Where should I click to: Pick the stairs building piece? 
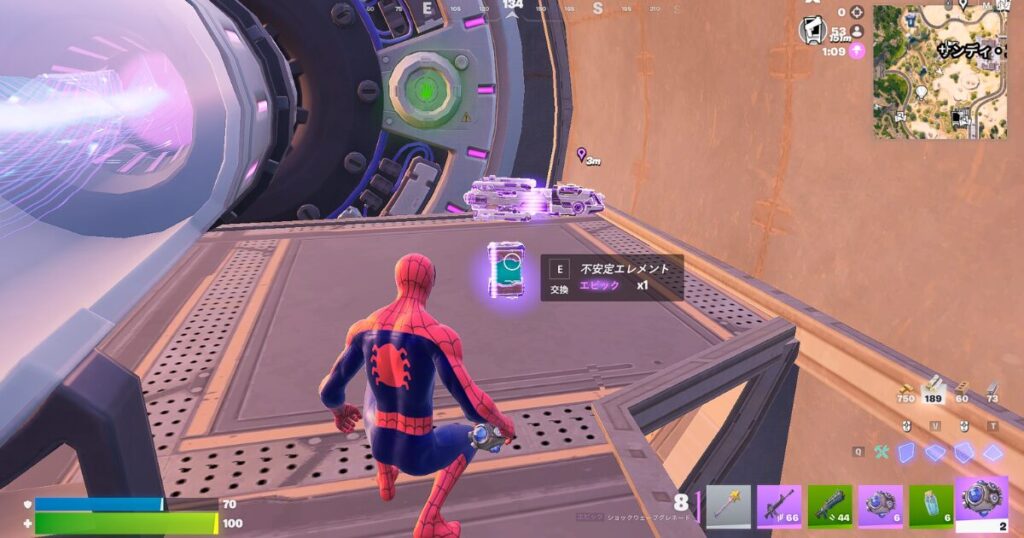click(964, 452)
